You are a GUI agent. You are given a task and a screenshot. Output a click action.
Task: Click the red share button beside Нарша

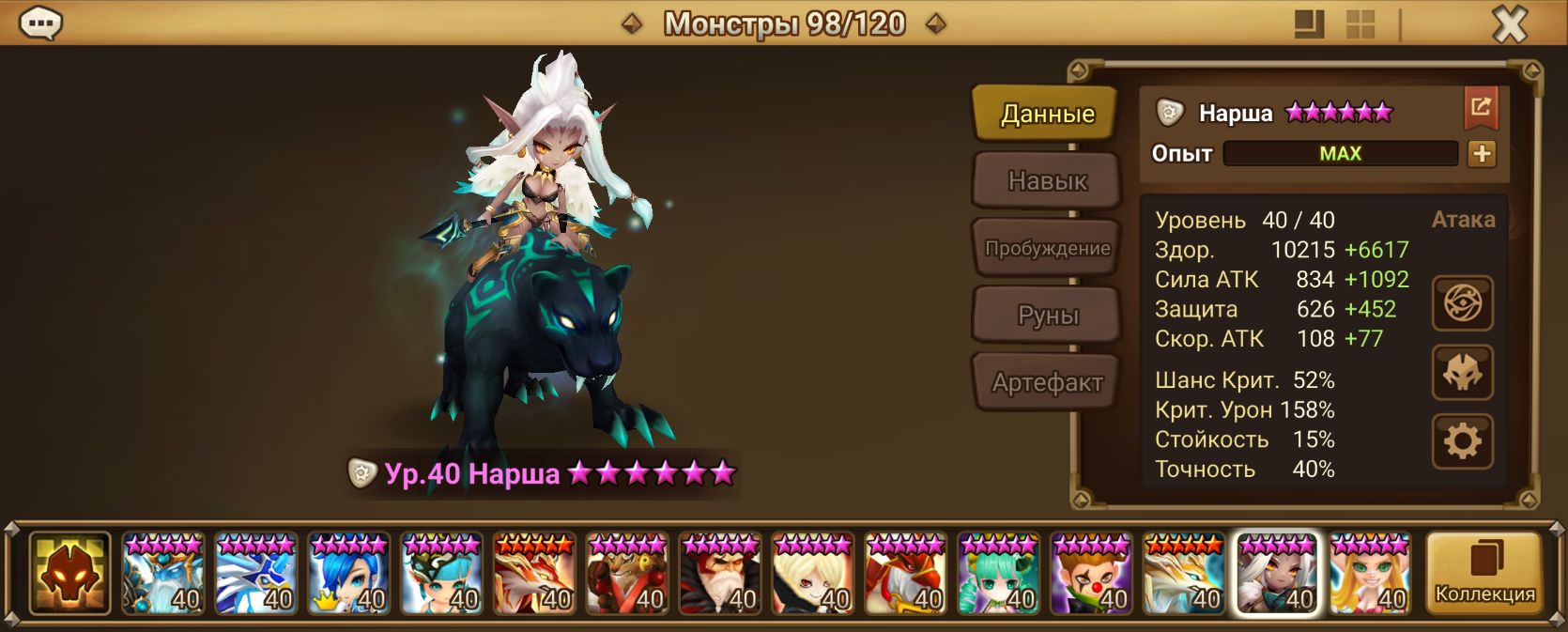[1481, 108]
